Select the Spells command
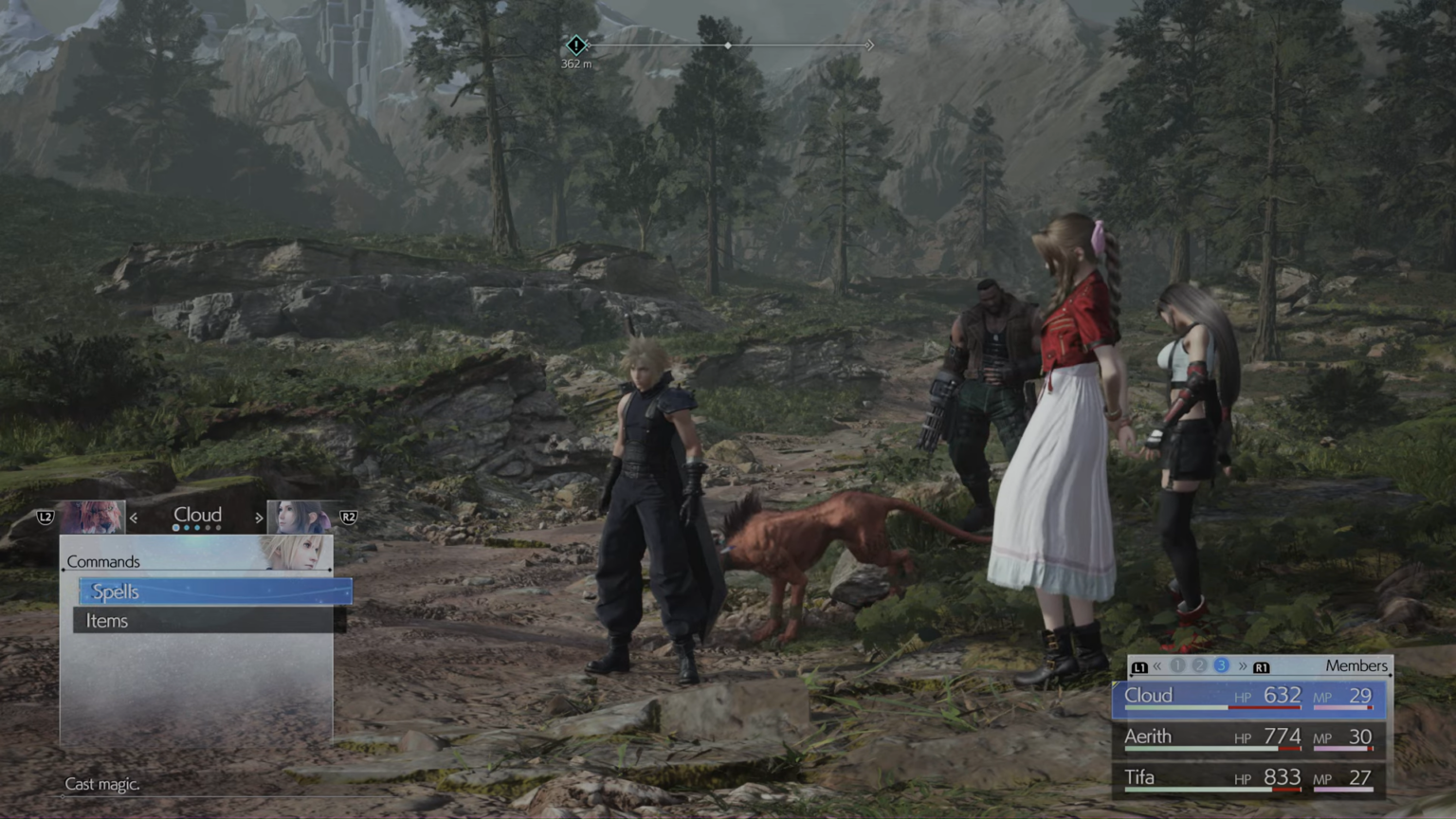Image resolution: width=1456 pixels, height=819 pixels. 215,591
